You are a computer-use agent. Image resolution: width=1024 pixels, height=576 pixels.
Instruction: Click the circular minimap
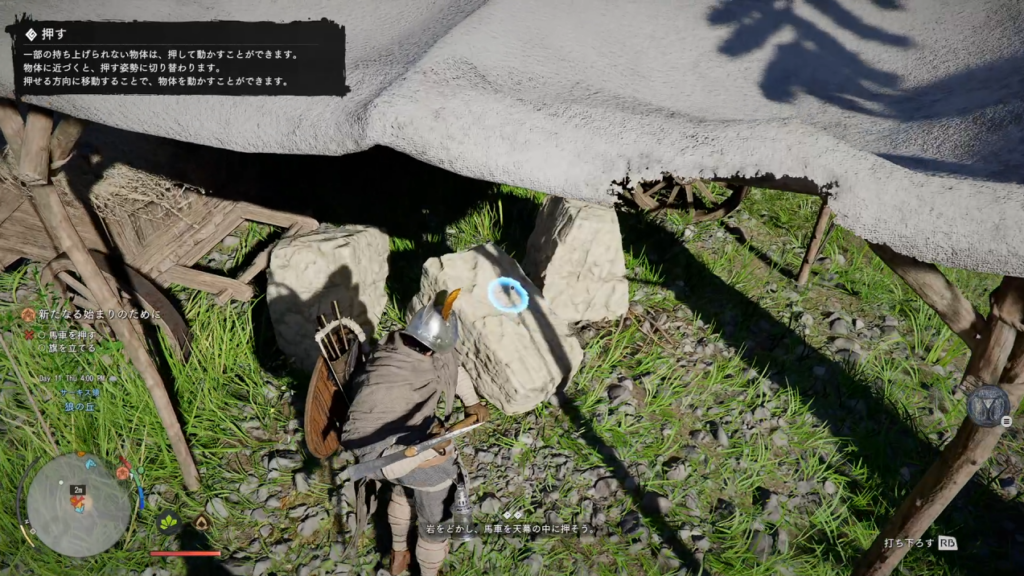tap(78, 505)
